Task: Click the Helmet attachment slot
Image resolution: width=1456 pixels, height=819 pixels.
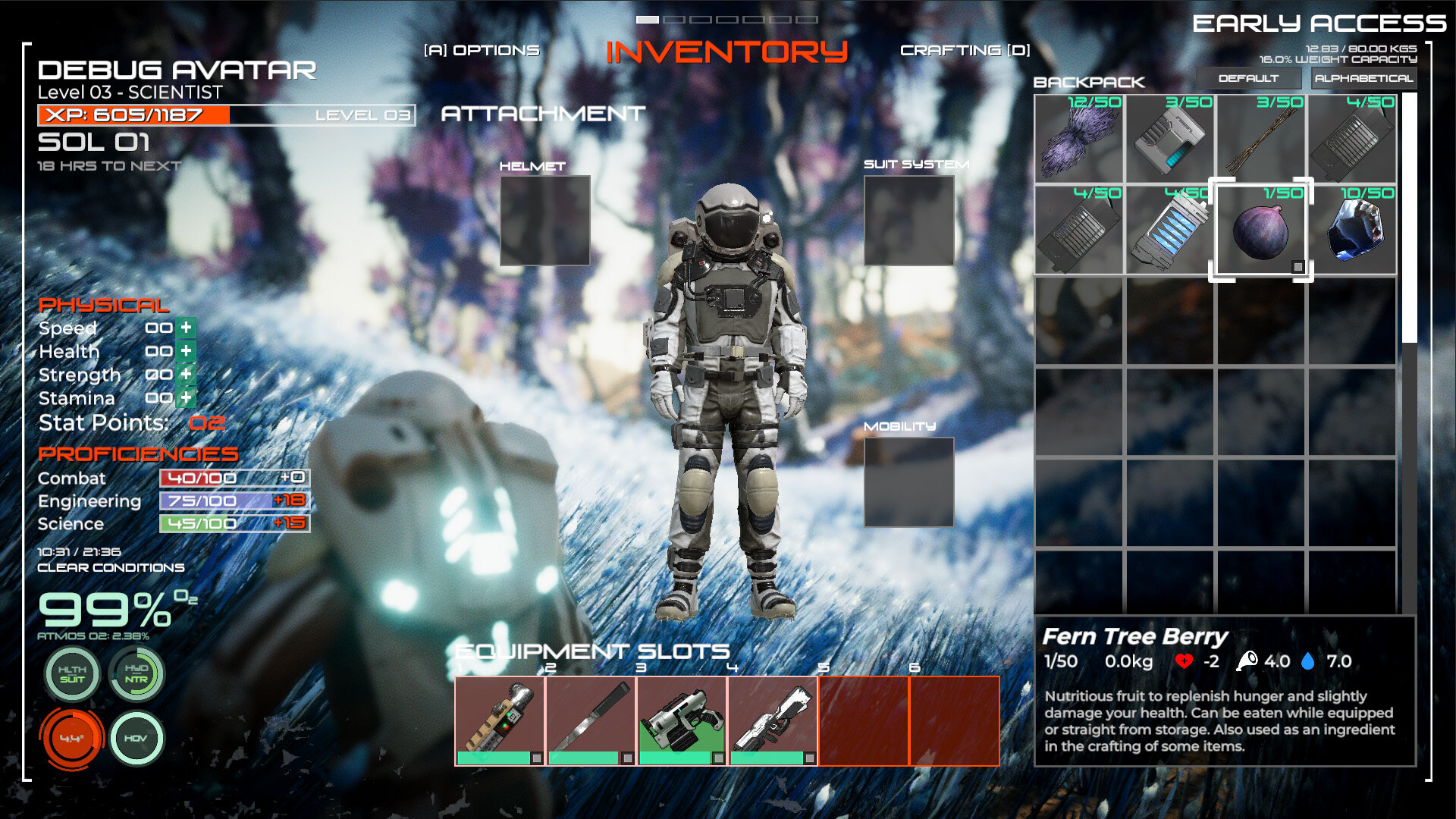Action: [x=544, y=221]
